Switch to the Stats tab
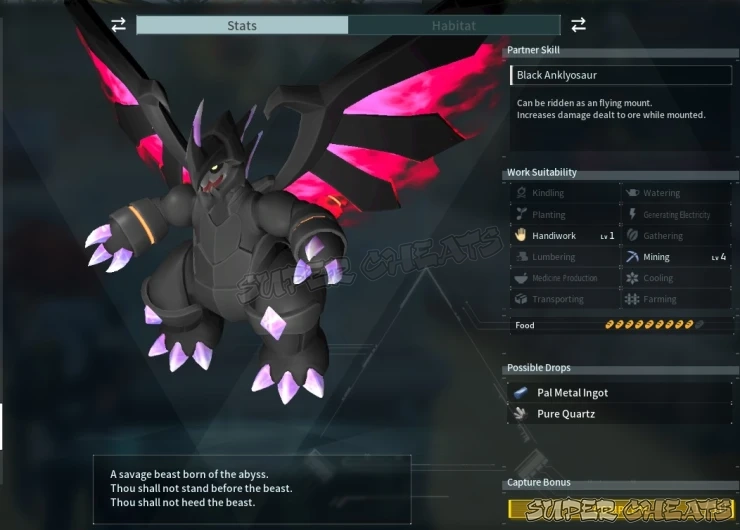 coord(242,25)
